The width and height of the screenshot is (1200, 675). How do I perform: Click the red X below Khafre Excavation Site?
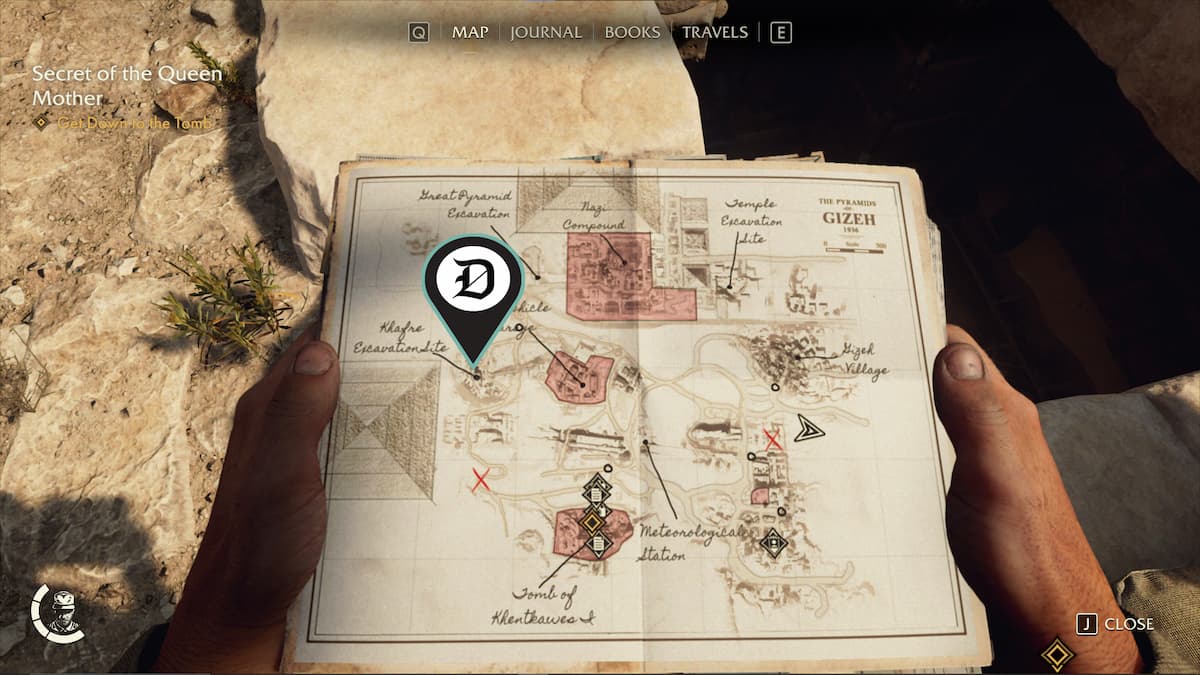pyautogui.click(x=481, y=481)
